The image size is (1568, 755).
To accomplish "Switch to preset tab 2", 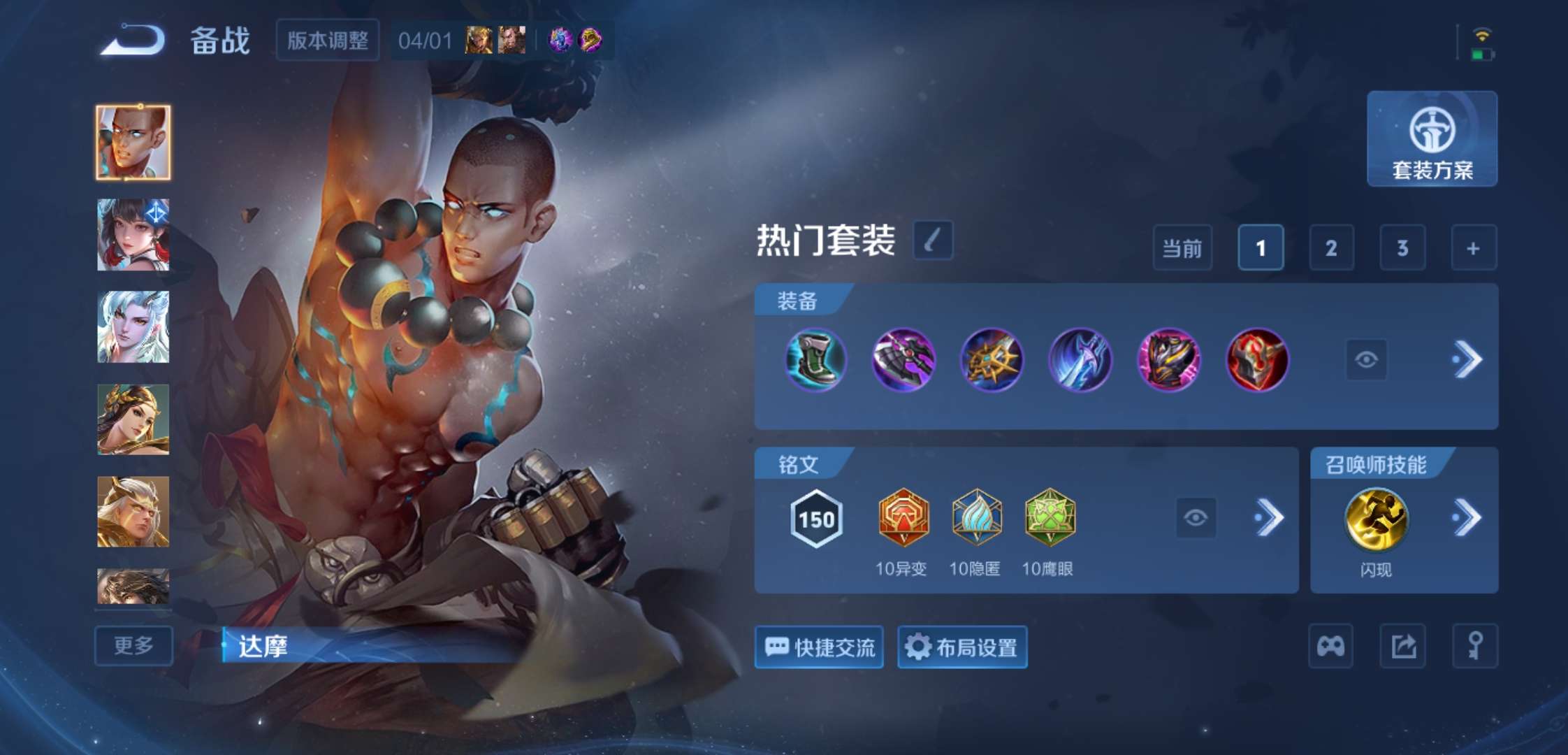I will pos(1331,248).
